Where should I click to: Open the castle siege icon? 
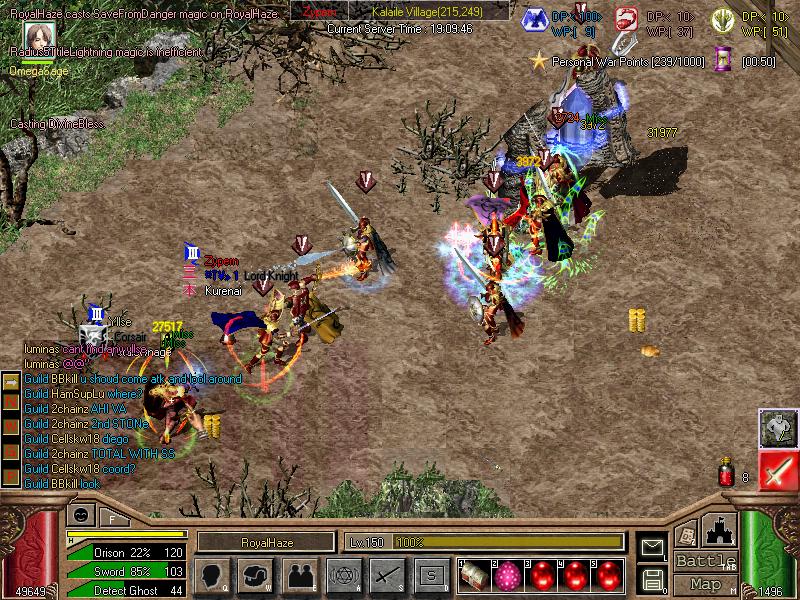tap(720, 530)
